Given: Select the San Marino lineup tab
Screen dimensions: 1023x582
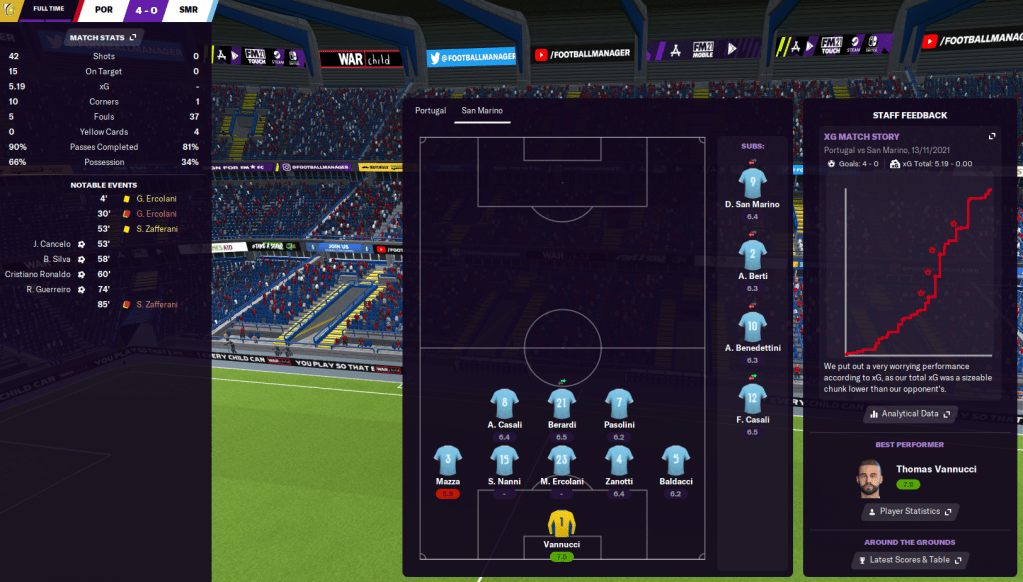Looking at the screenshot, I should click(482, 110).
